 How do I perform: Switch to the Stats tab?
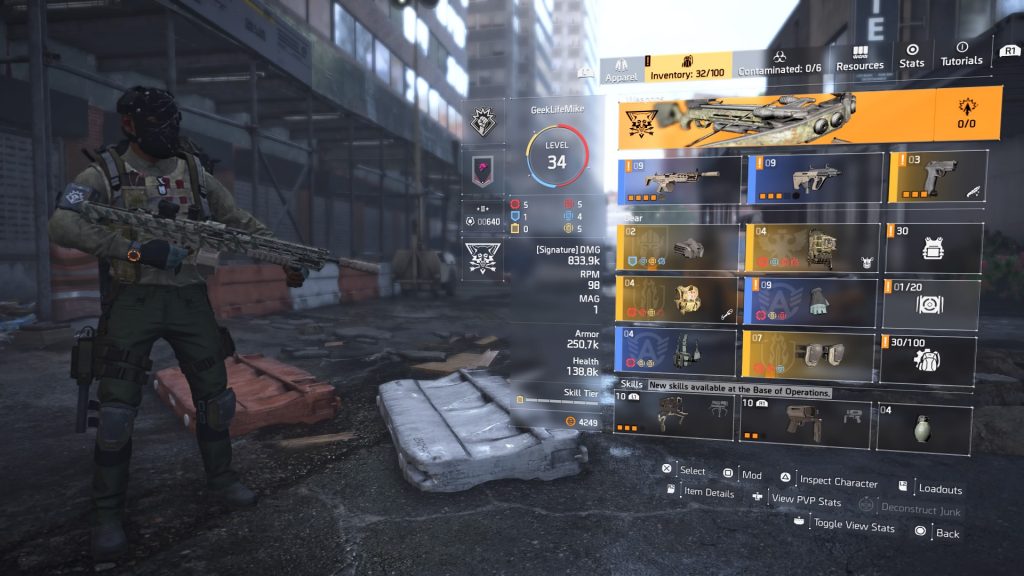coord(912,56)
